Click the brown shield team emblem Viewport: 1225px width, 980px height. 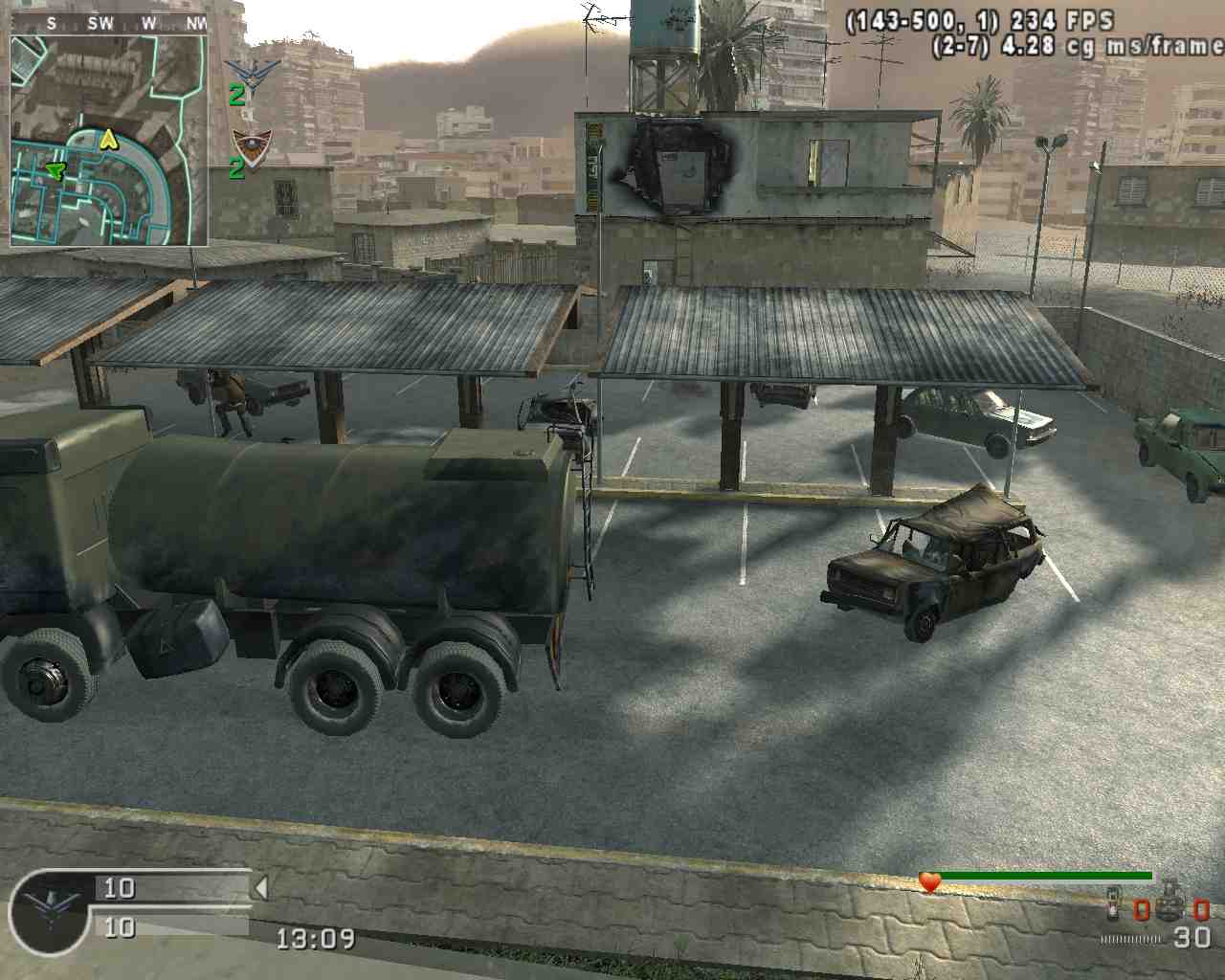(252, 146)
